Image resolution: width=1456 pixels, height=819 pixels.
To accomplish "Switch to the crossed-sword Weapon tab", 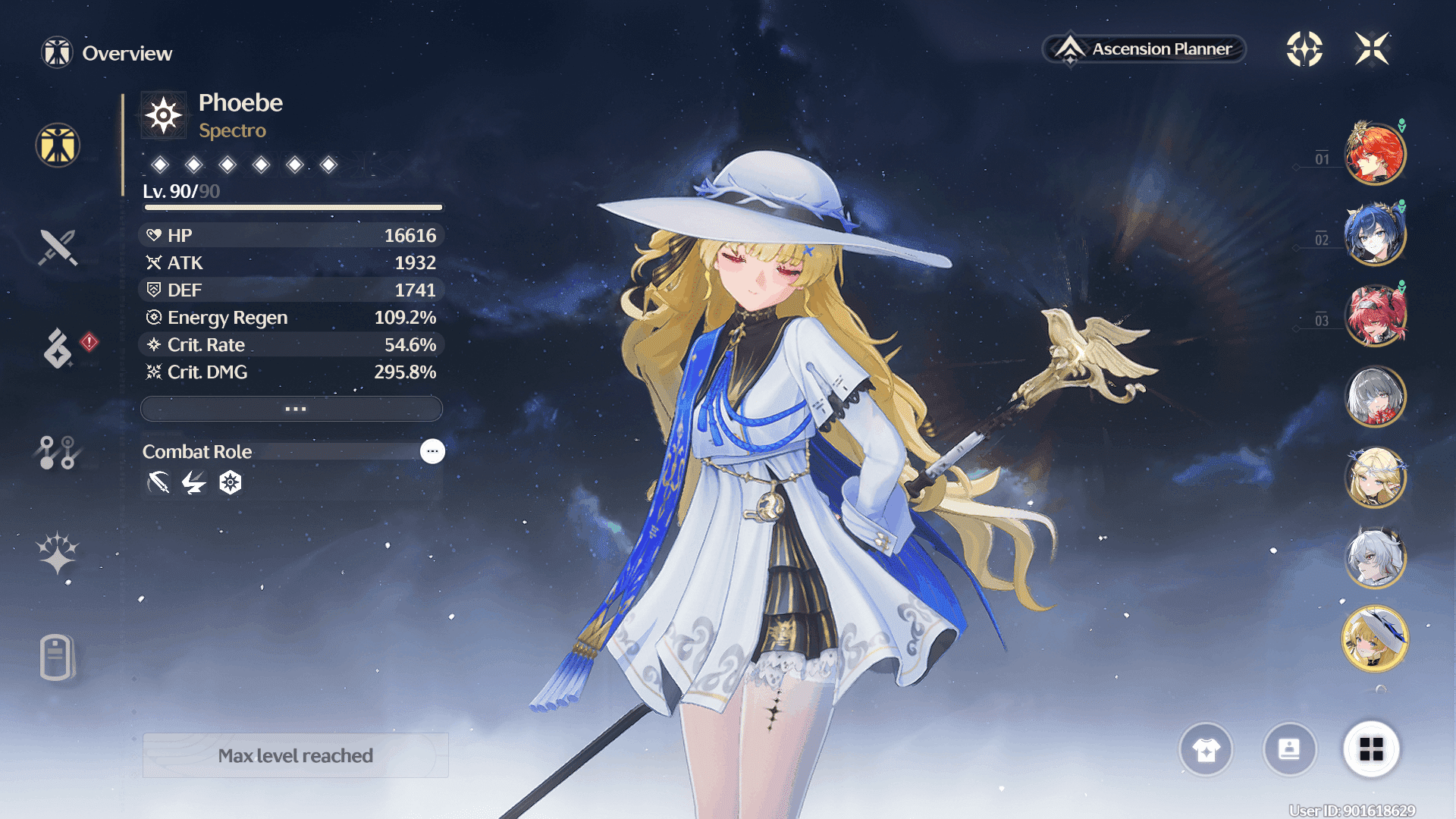I will 58,247.
